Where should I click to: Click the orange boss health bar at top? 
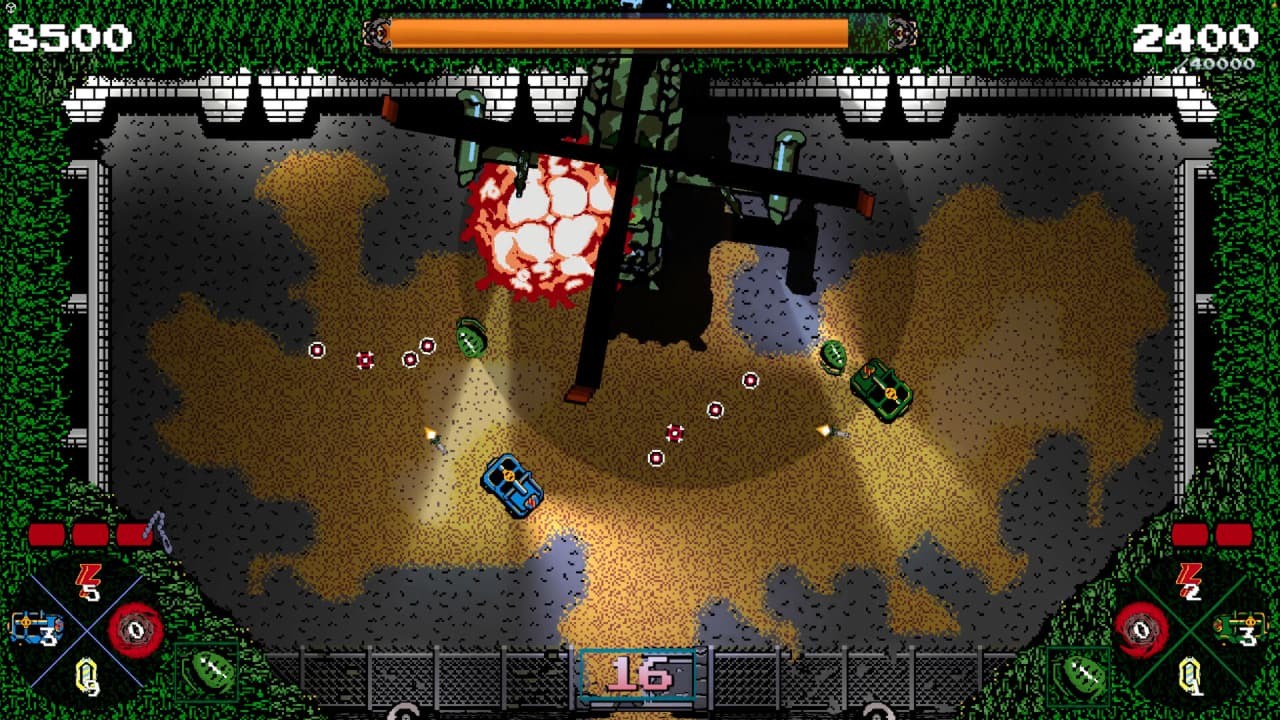[x=620, y=33]
